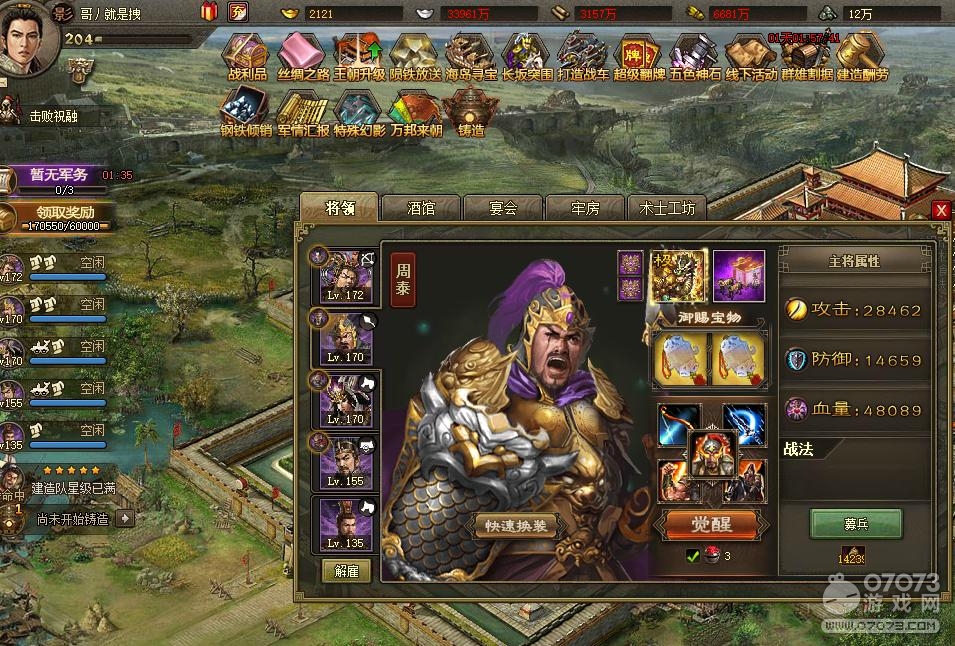Click the green 募兵 recruit button
This screenshot has width=955, height=646.
855,523
